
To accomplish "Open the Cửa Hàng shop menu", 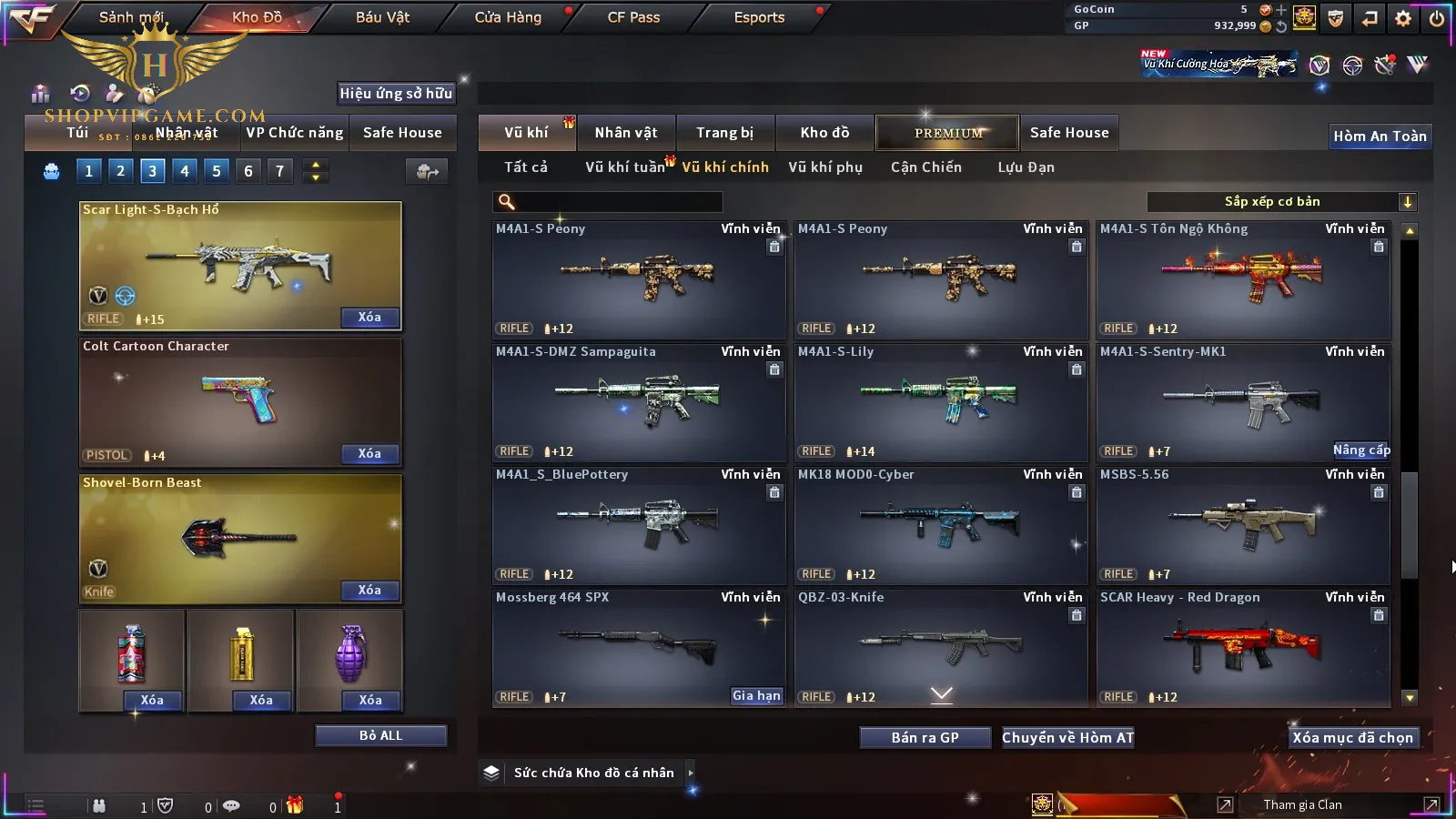I will click(x=508, y=17).
